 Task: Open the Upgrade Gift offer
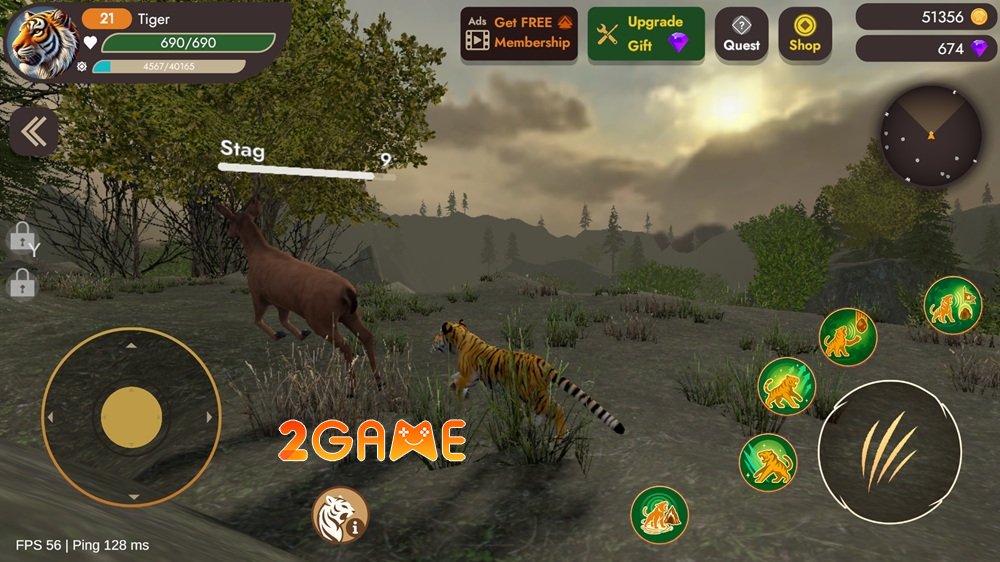(645, 34)
